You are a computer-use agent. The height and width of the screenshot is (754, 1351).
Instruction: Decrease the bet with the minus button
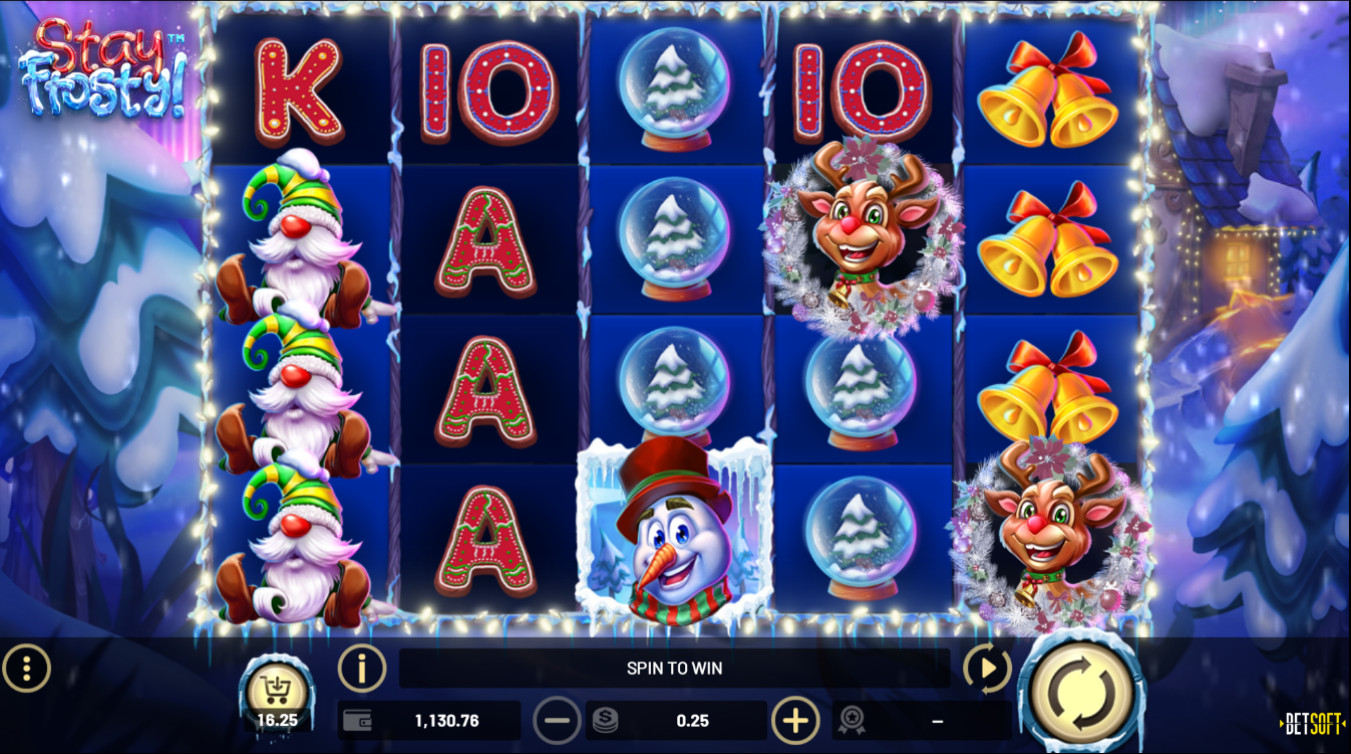[x=557, y=720]
